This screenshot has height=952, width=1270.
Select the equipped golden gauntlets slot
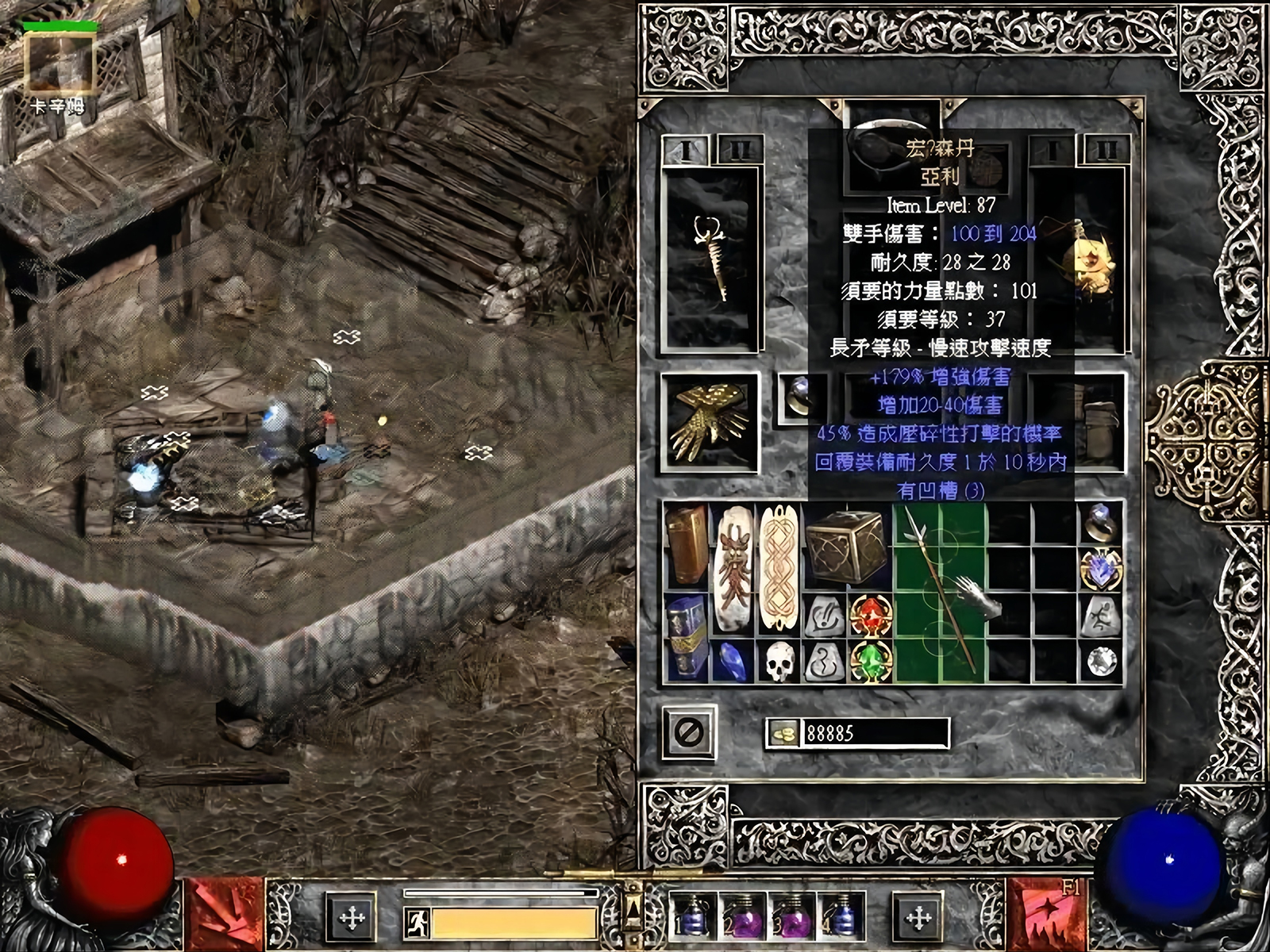(708, 422)
